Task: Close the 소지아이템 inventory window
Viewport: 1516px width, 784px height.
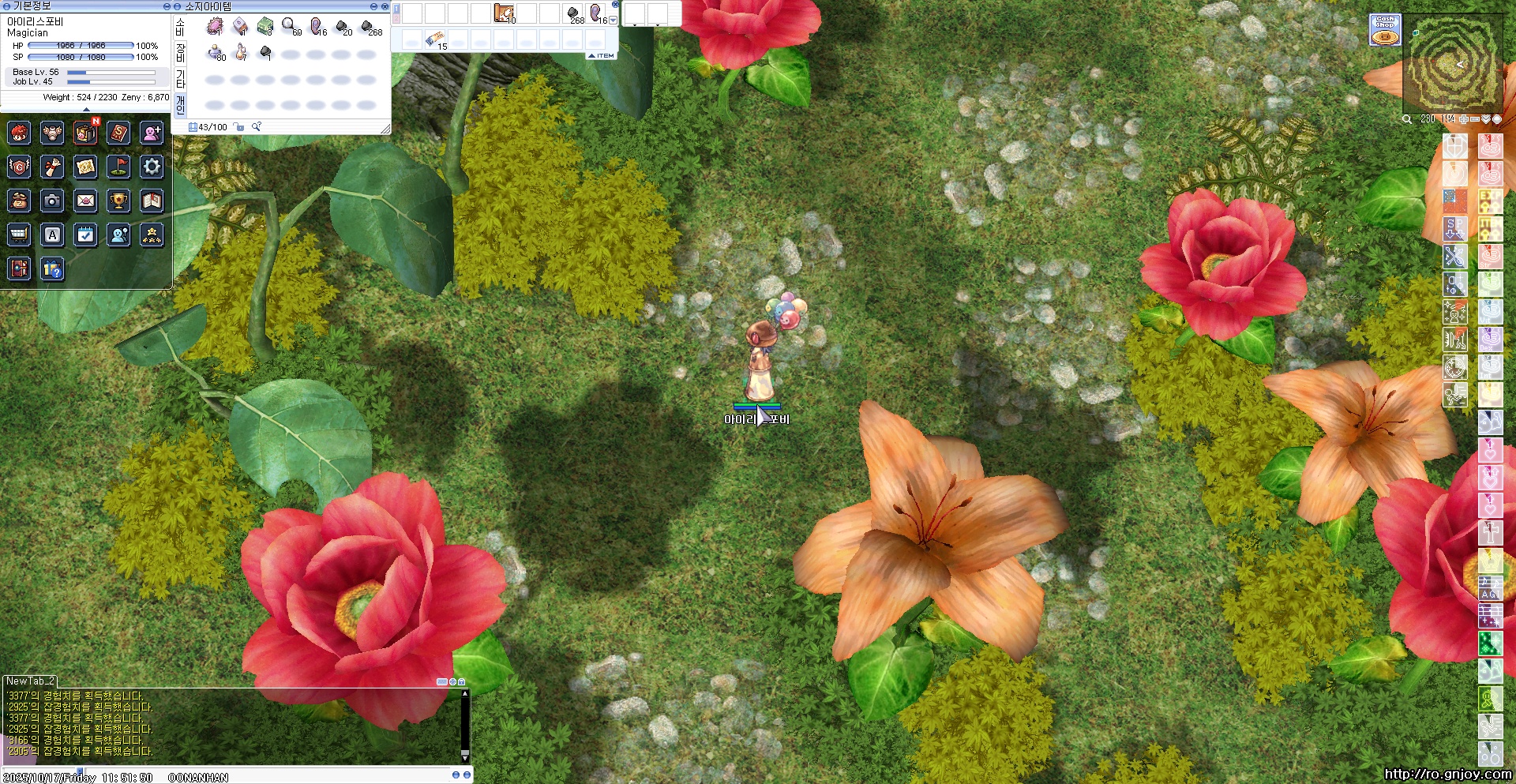Action: (385, 6)
